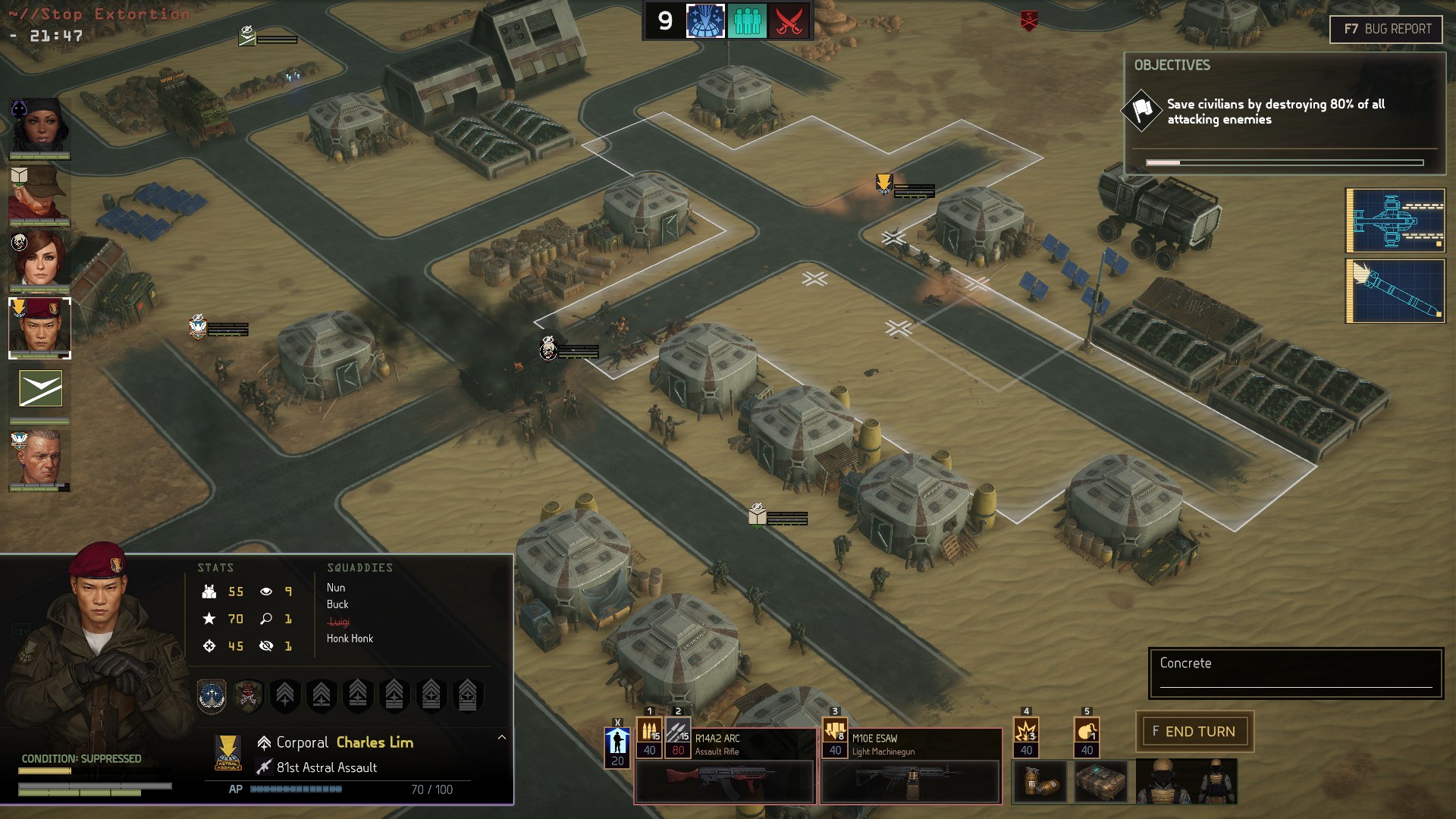Select the red crossed sabers faction icon
This screenshot has height=819, width=1456.
click(789, 21)
